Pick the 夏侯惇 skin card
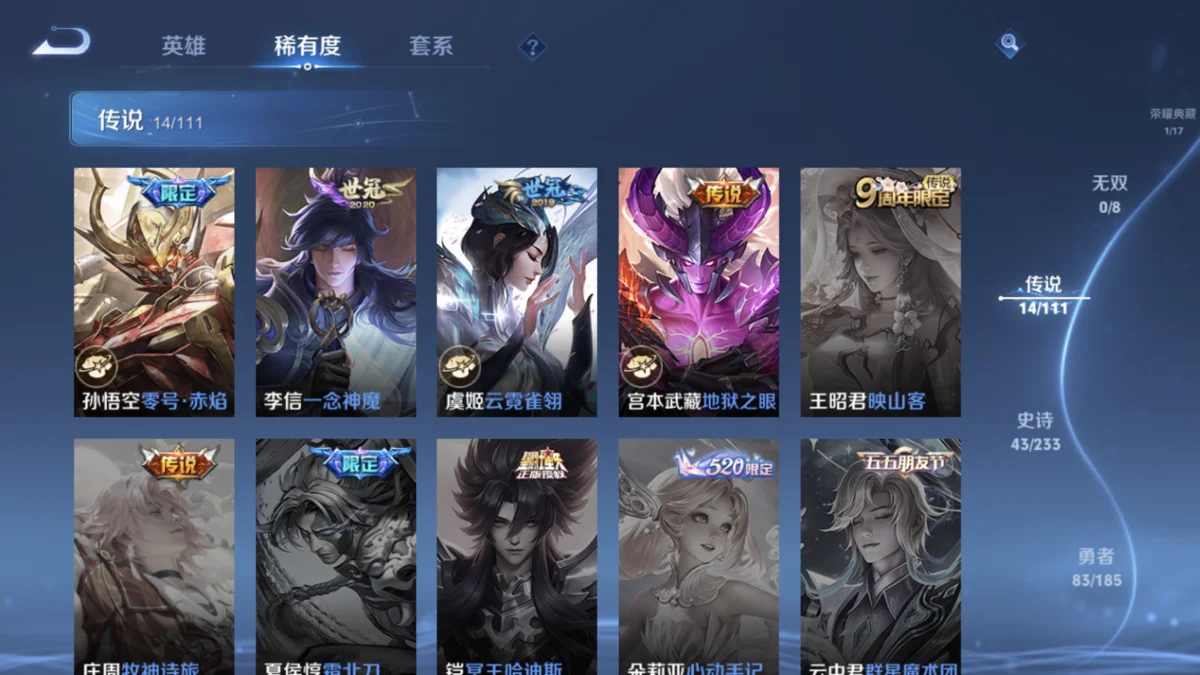 pos(336,556)
